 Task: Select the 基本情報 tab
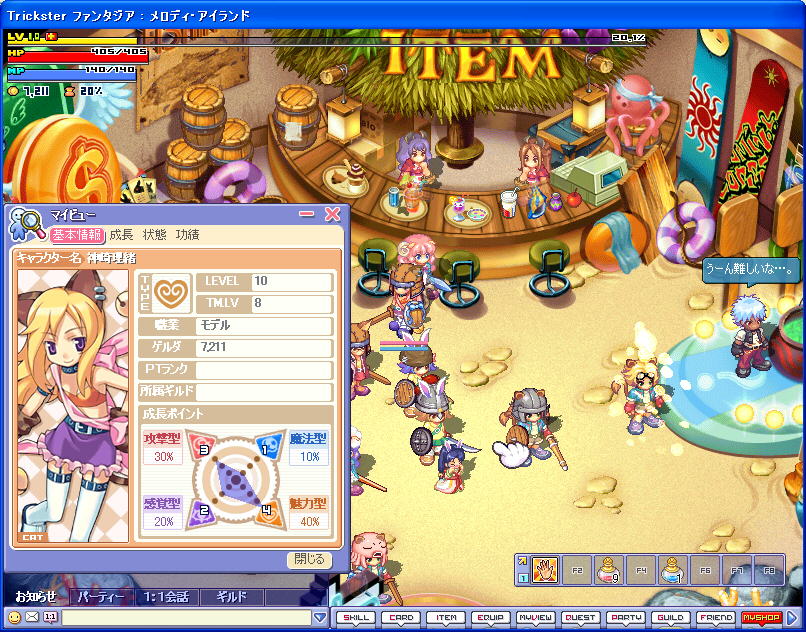(76, 235)
